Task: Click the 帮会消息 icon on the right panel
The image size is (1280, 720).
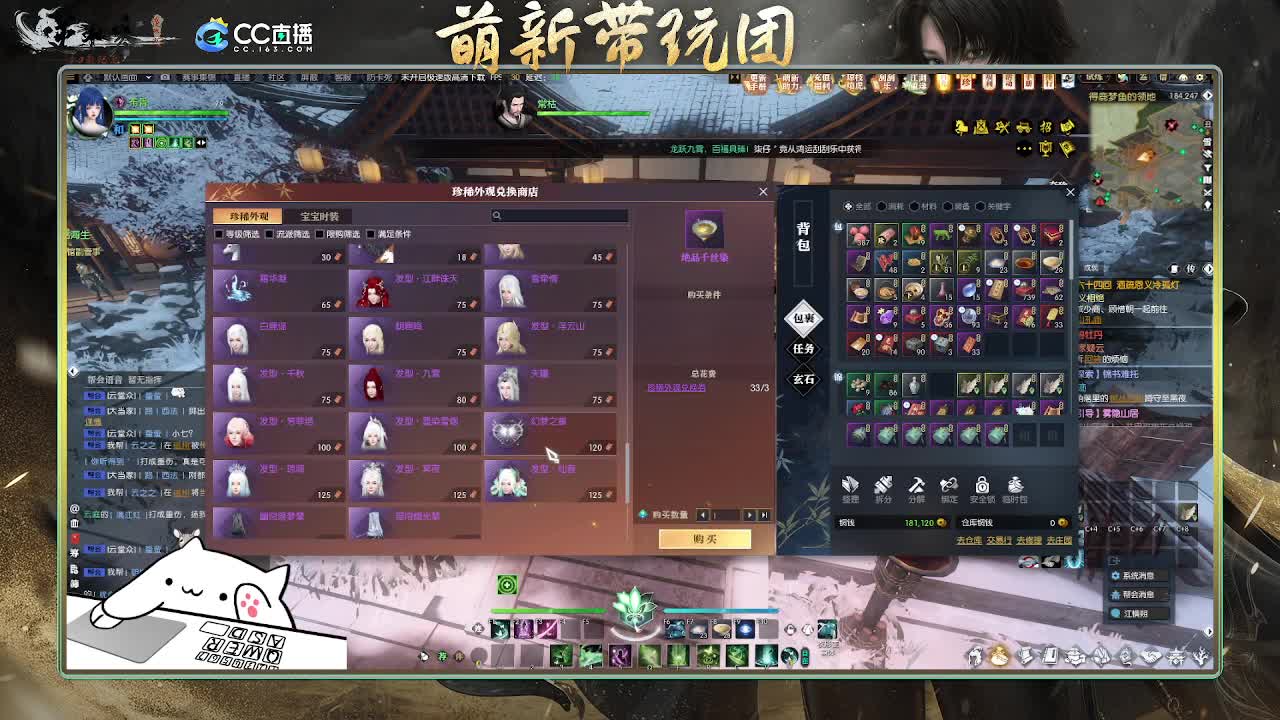Action: click(1114, 595)
